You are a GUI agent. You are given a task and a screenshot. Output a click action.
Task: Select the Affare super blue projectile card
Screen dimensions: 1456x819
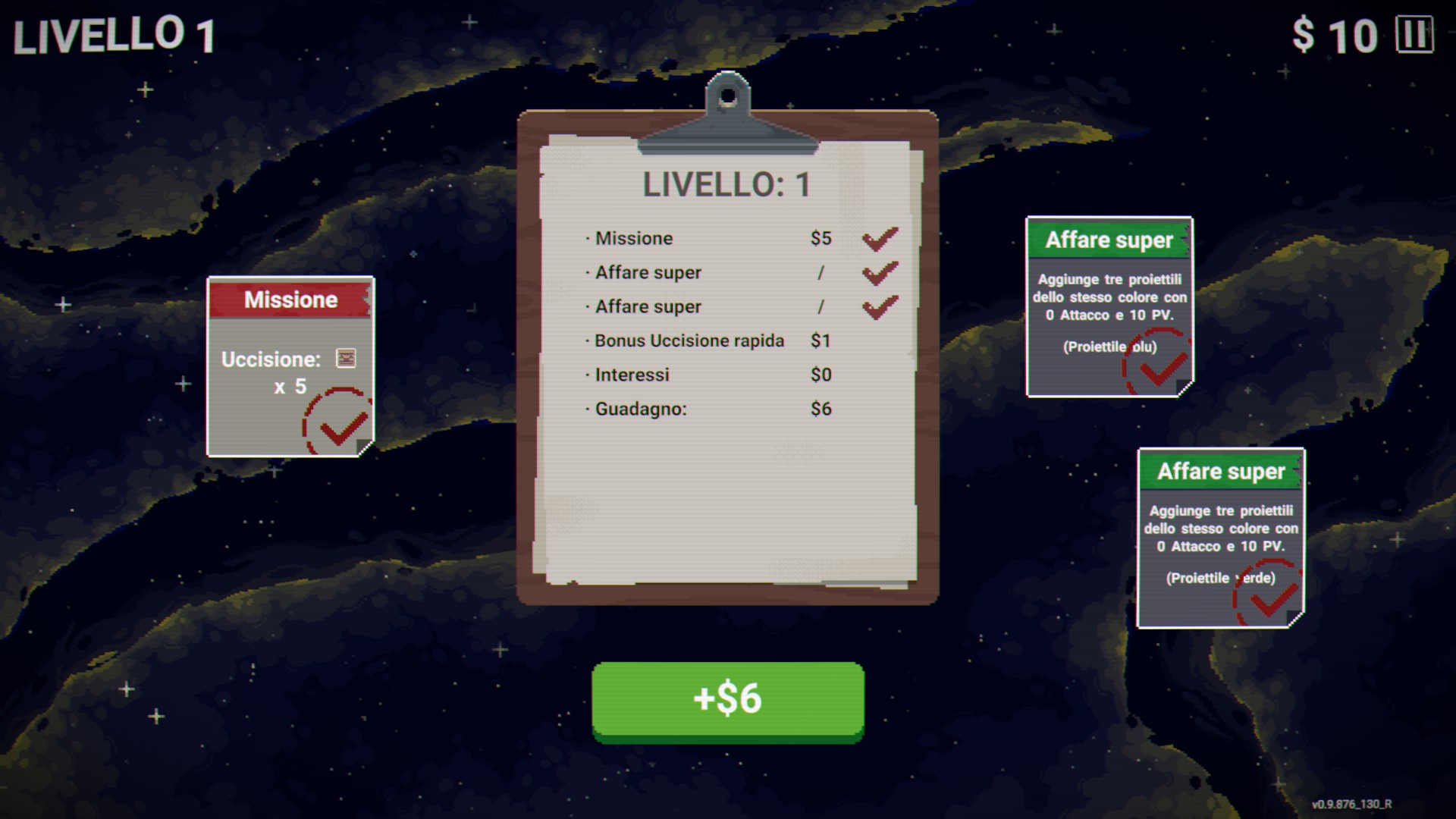coord(1109,306)
